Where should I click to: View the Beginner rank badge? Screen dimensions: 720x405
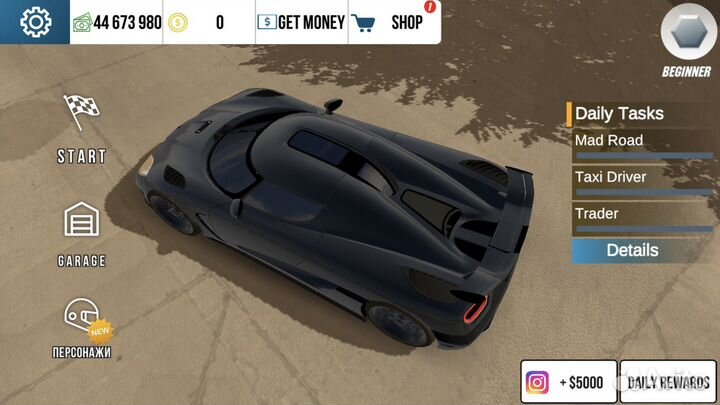click(686, 40)
